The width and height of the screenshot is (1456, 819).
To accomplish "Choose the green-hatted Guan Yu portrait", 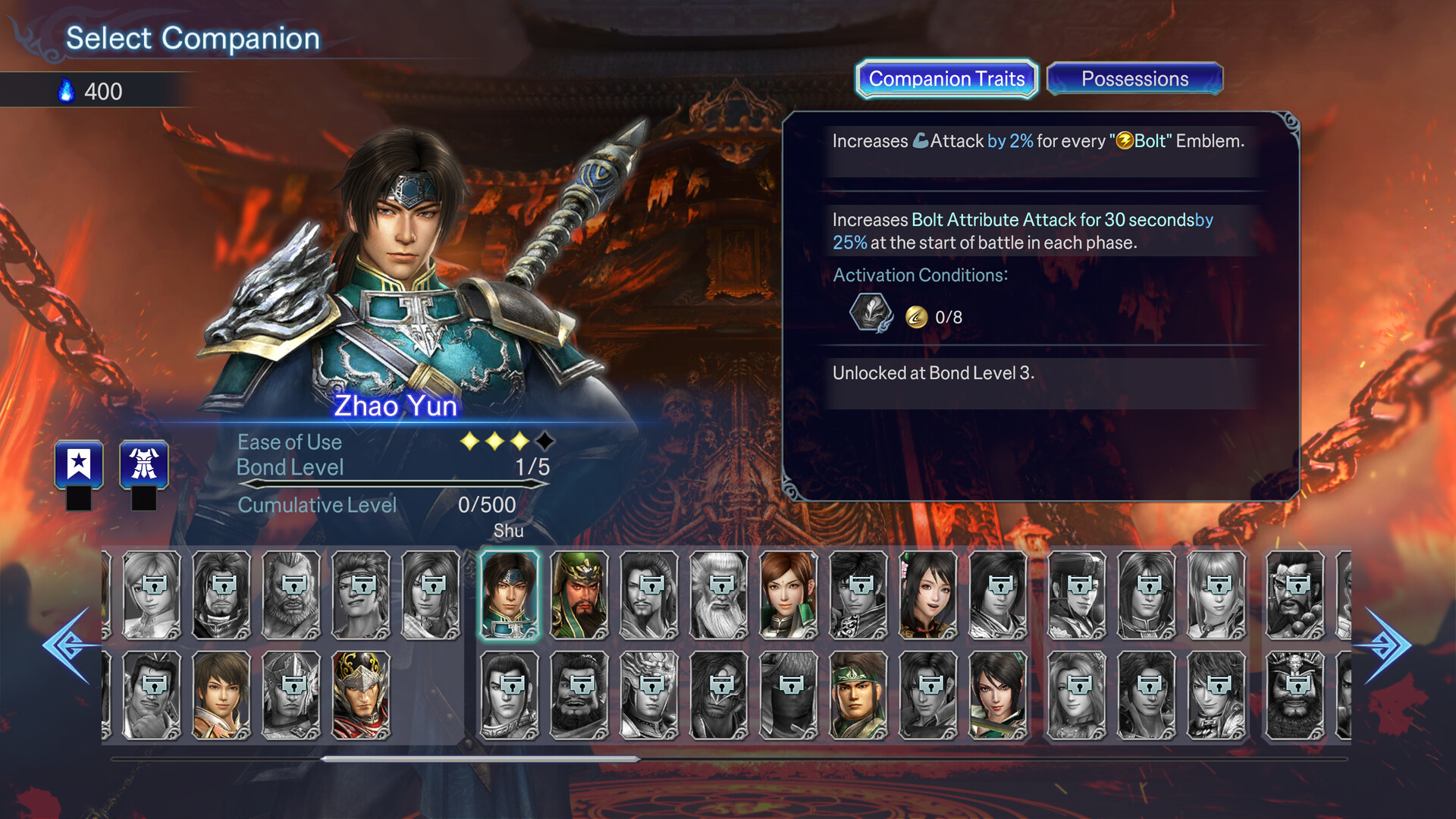I will point(579,595).
